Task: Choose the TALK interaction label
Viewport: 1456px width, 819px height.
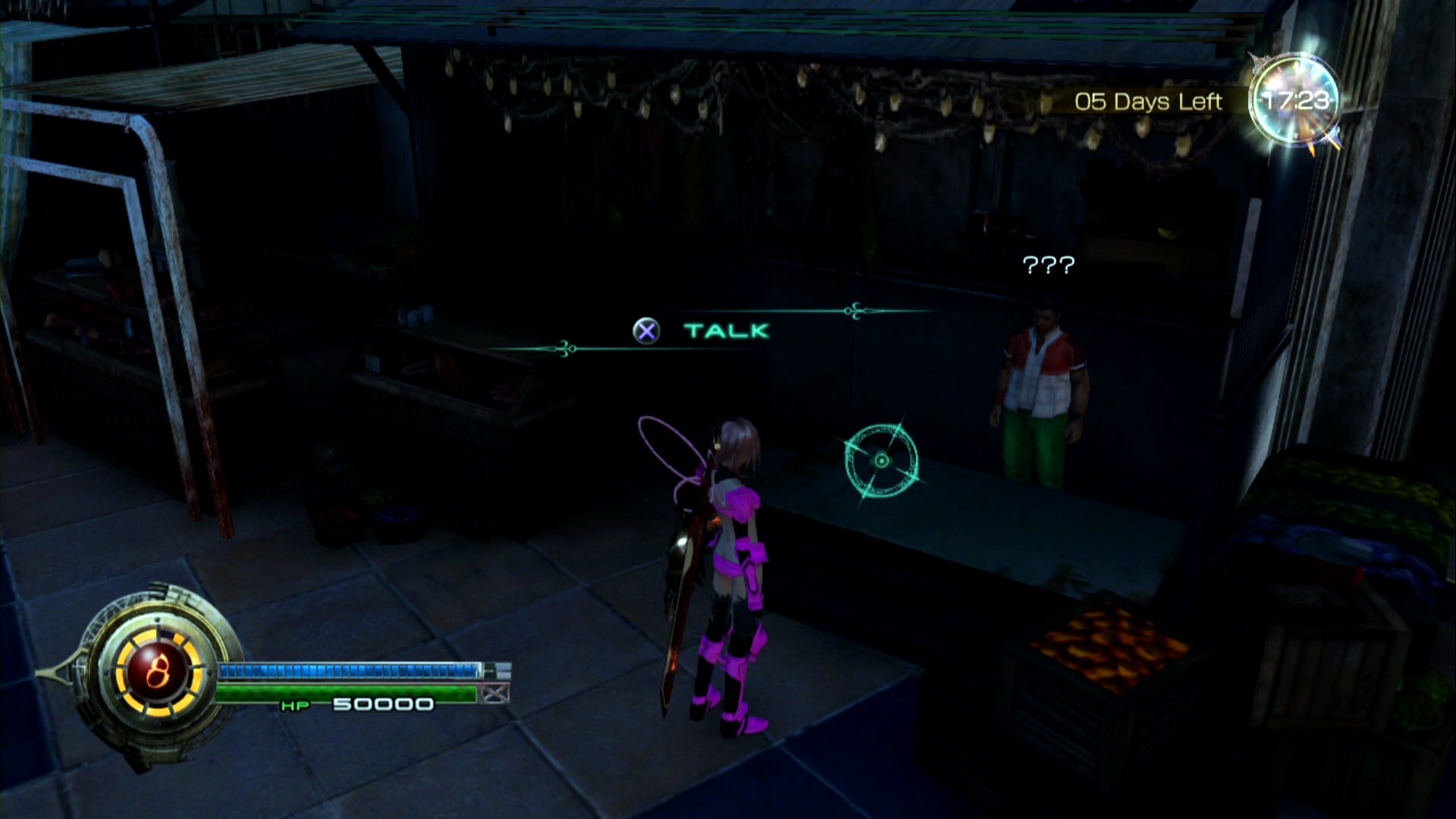Action: click(726, 331)
